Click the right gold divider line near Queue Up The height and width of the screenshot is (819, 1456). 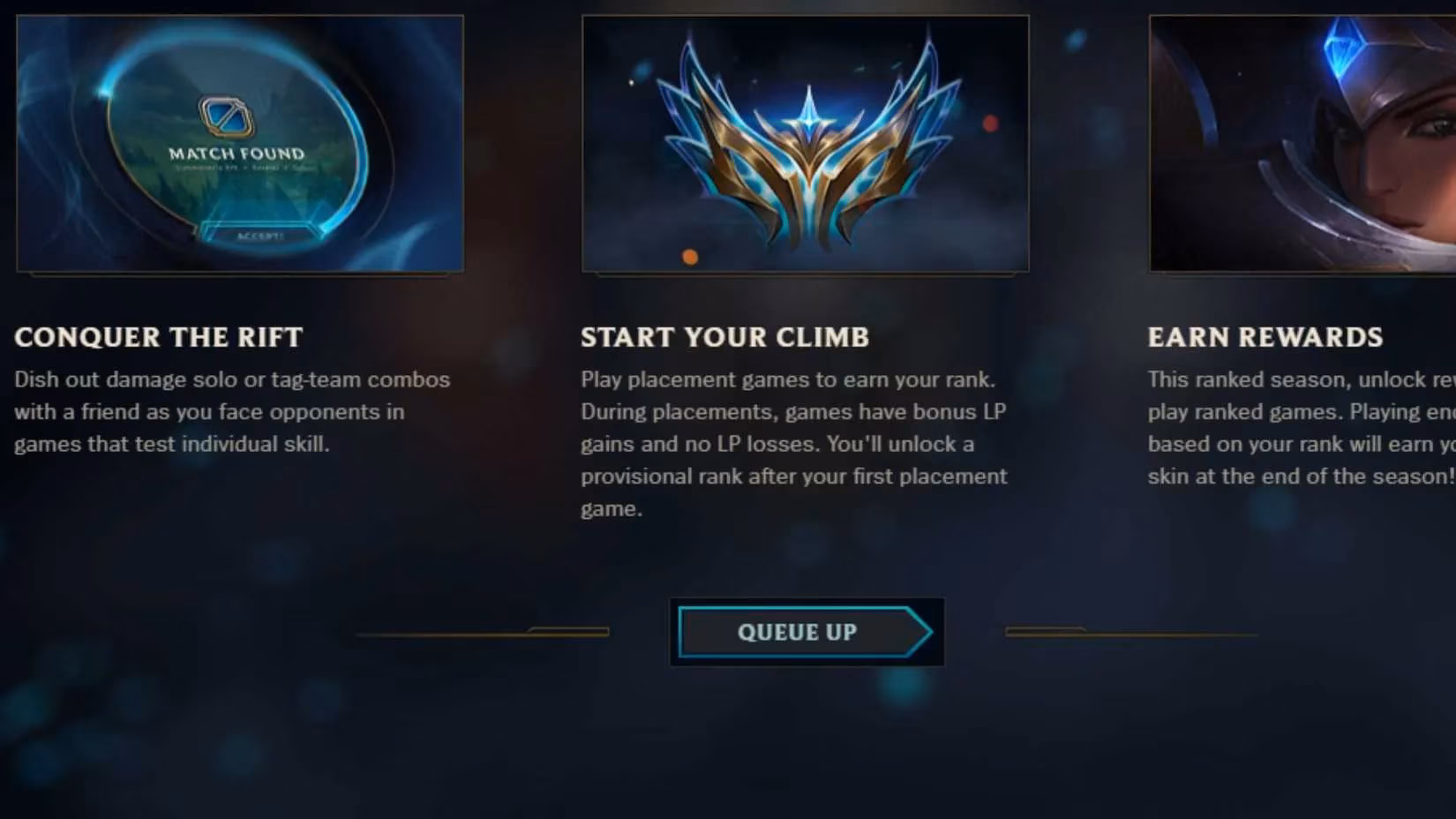click(1130, 632)
